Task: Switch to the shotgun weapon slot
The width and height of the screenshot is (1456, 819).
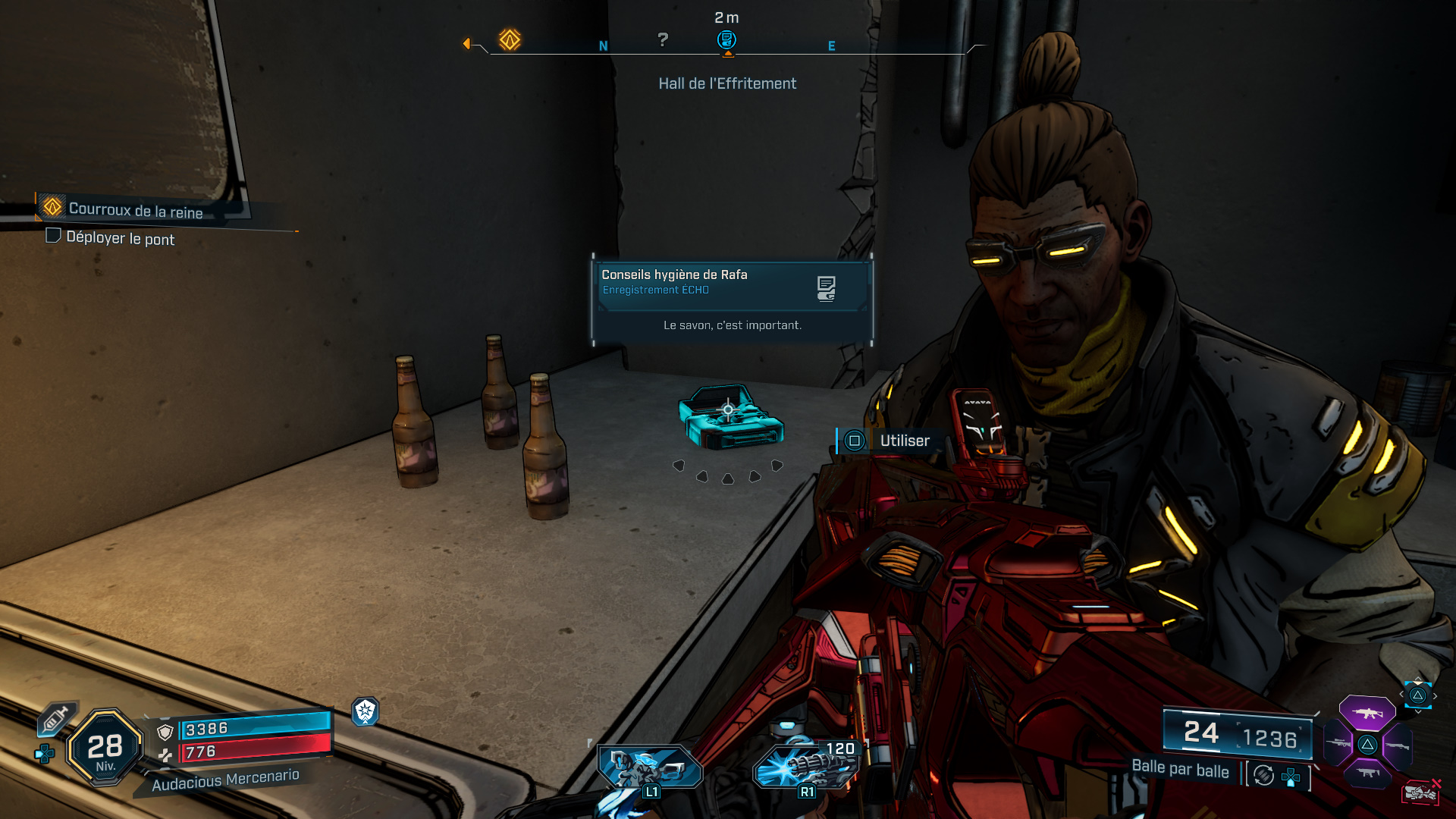Action: (x=1397, y=746)
